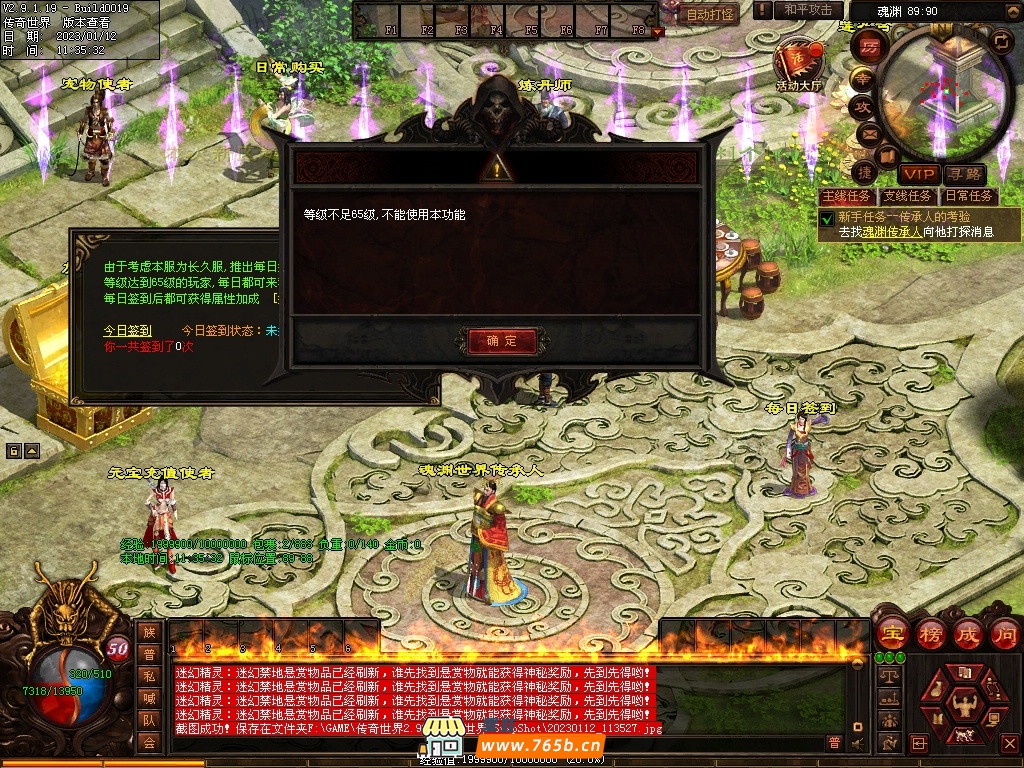Select the 队 team chat channel
The image size is (1024, 768).
tap(149, 720)
